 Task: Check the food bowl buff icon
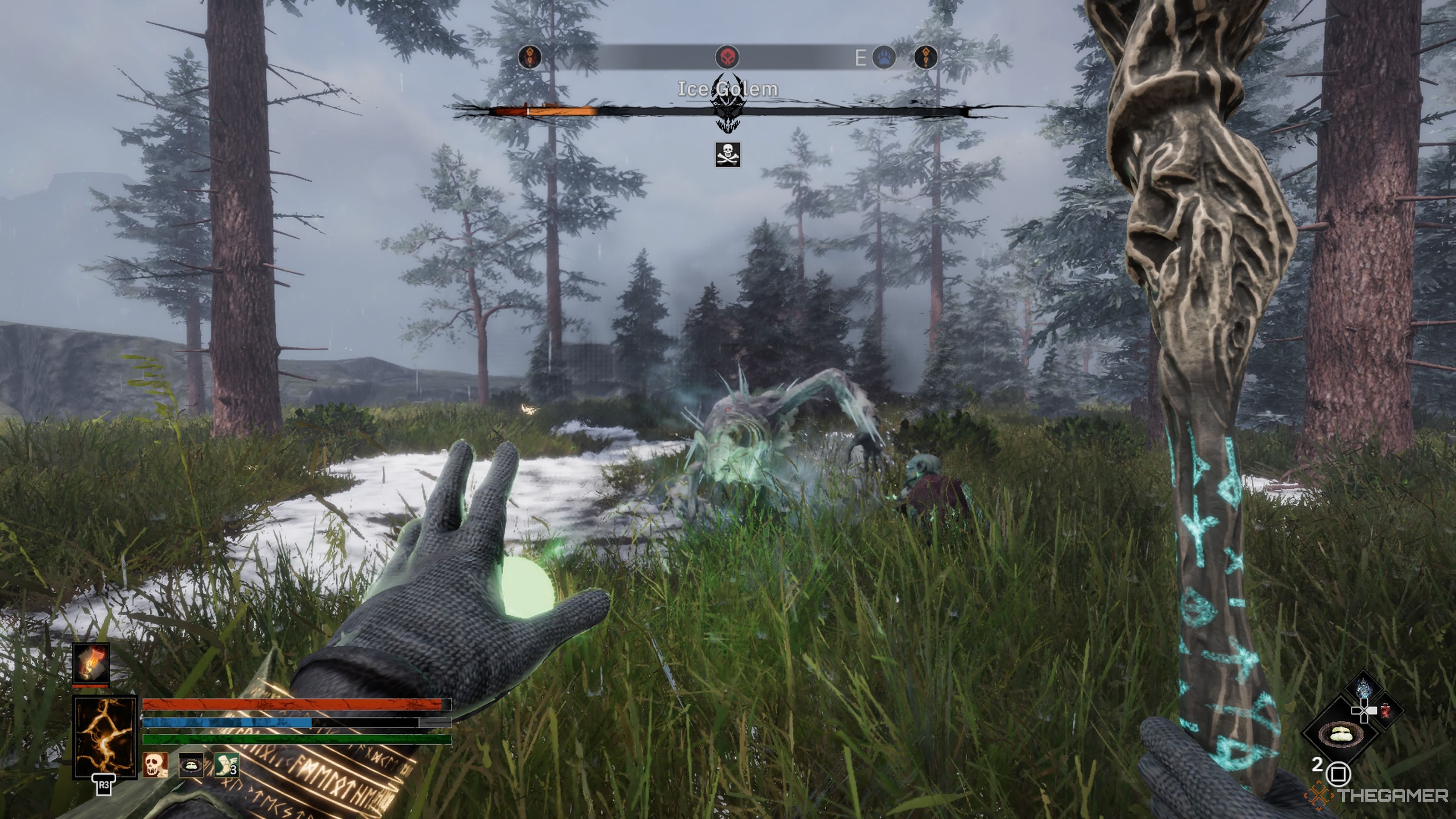pos(191,765)
